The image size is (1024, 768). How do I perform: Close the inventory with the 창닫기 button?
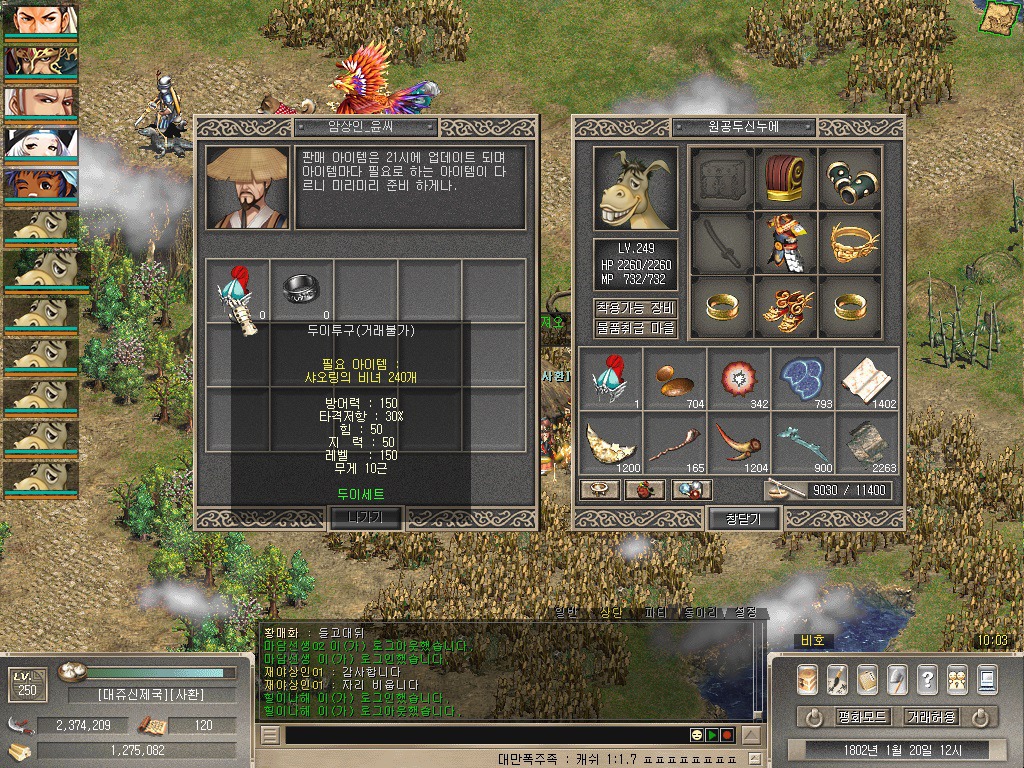(743, 518)
